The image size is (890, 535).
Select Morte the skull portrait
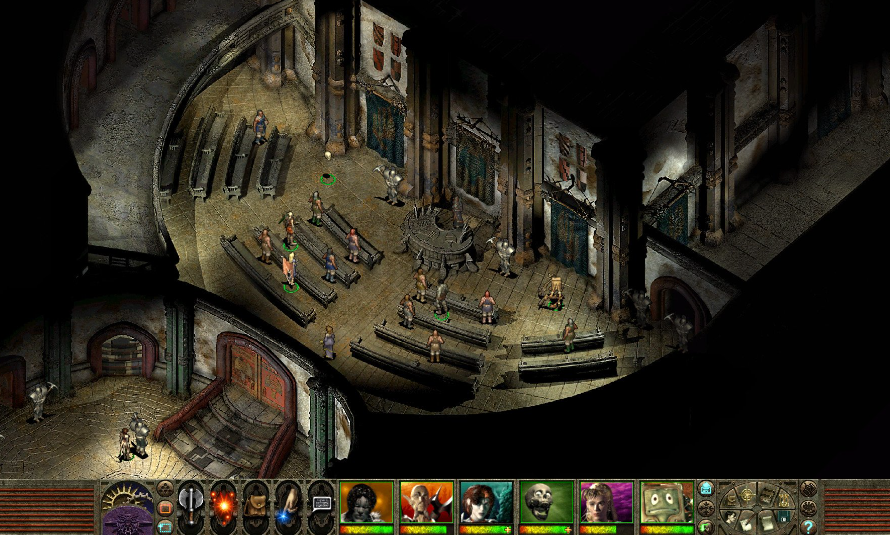[x=546, y=503]
